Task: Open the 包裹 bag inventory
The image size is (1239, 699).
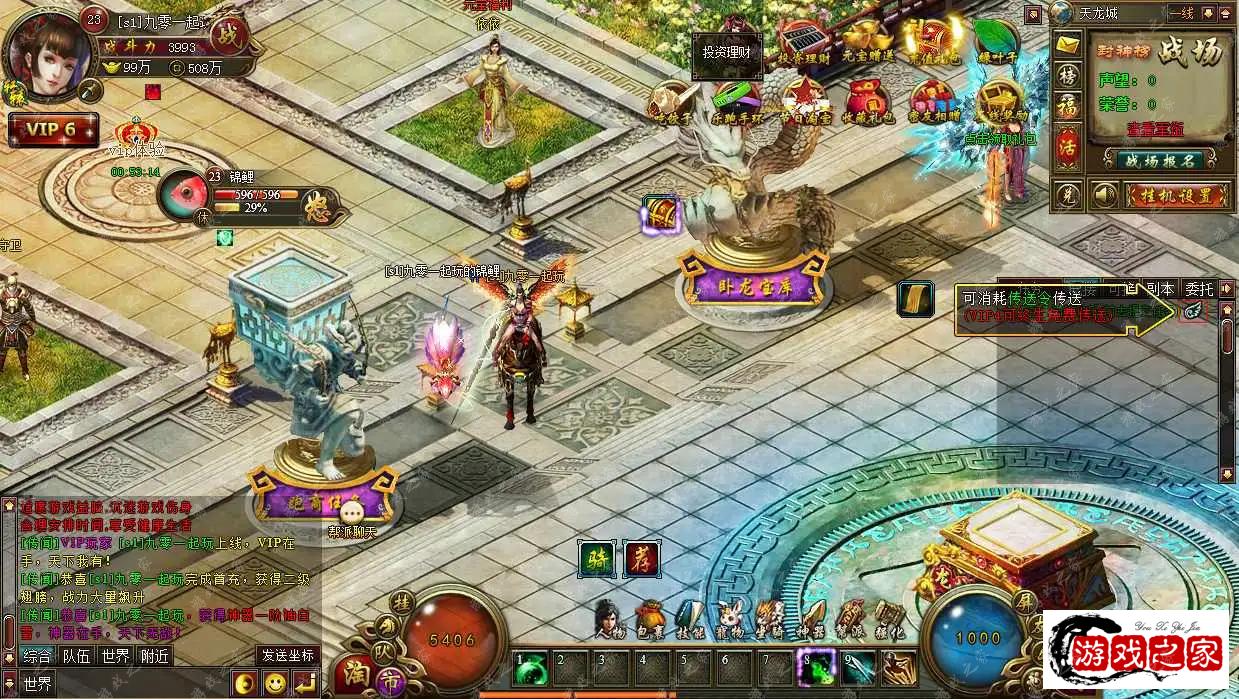Action: tap(650, 622)
